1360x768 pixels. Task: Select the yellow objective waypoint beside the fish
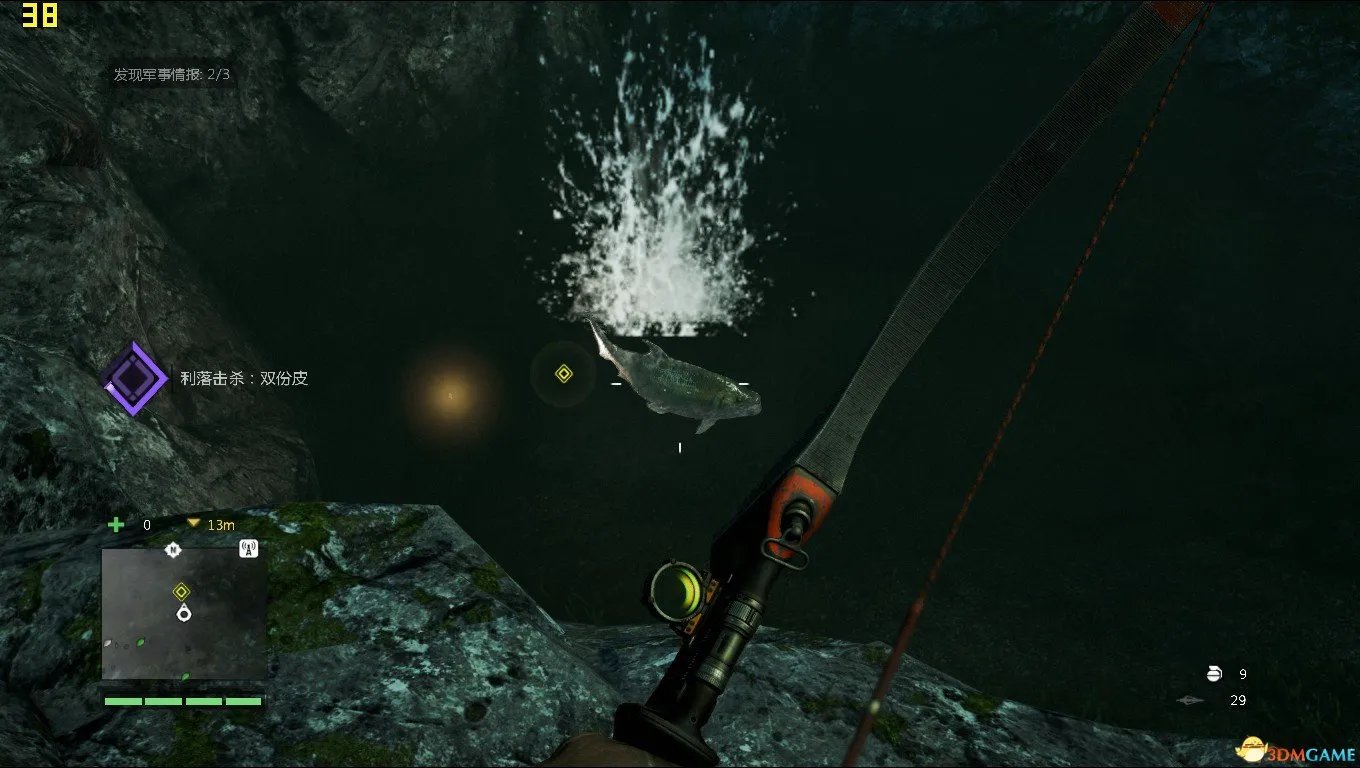tap(563, 374)
